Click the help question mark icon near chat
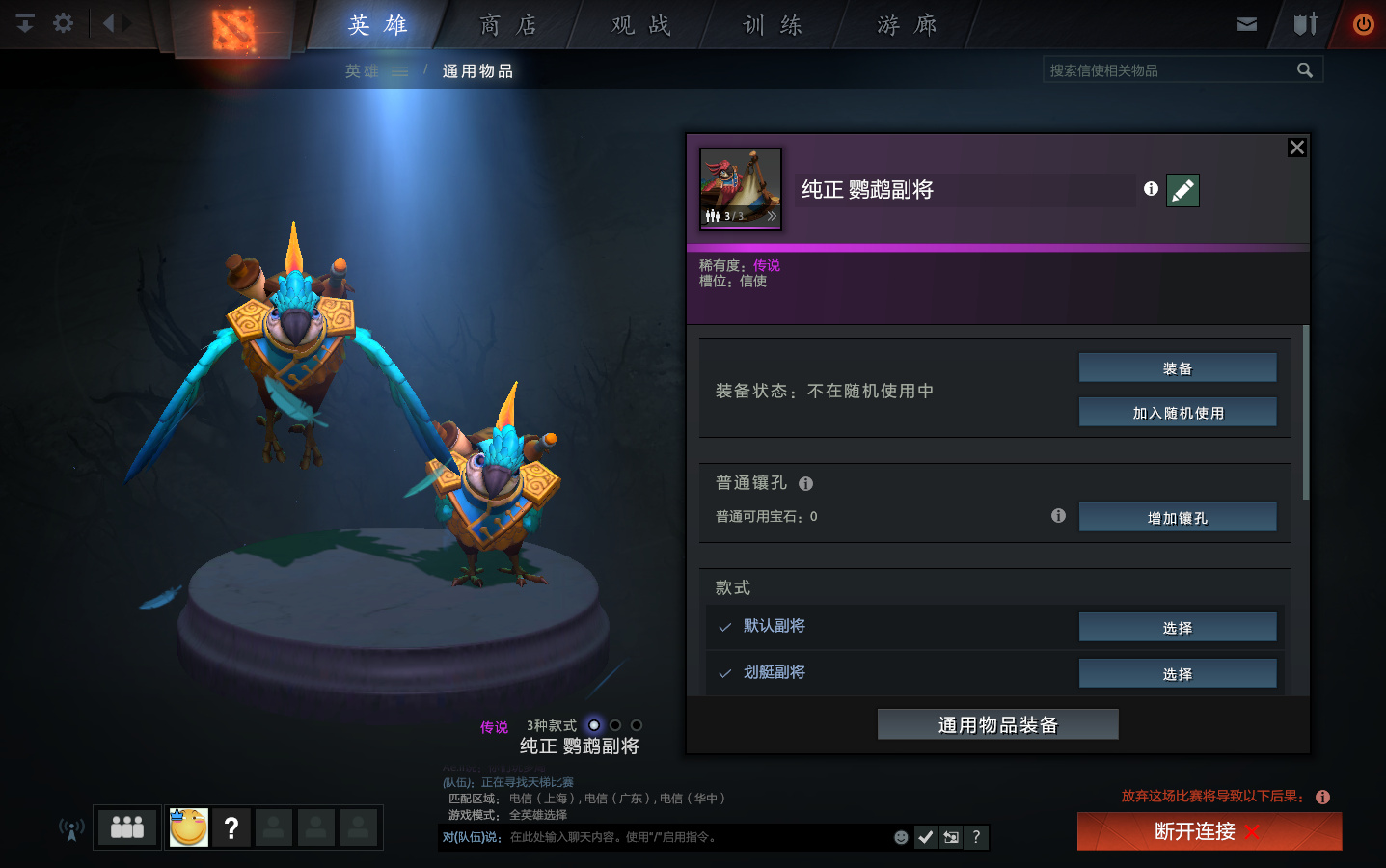 [x=976, y=837]
